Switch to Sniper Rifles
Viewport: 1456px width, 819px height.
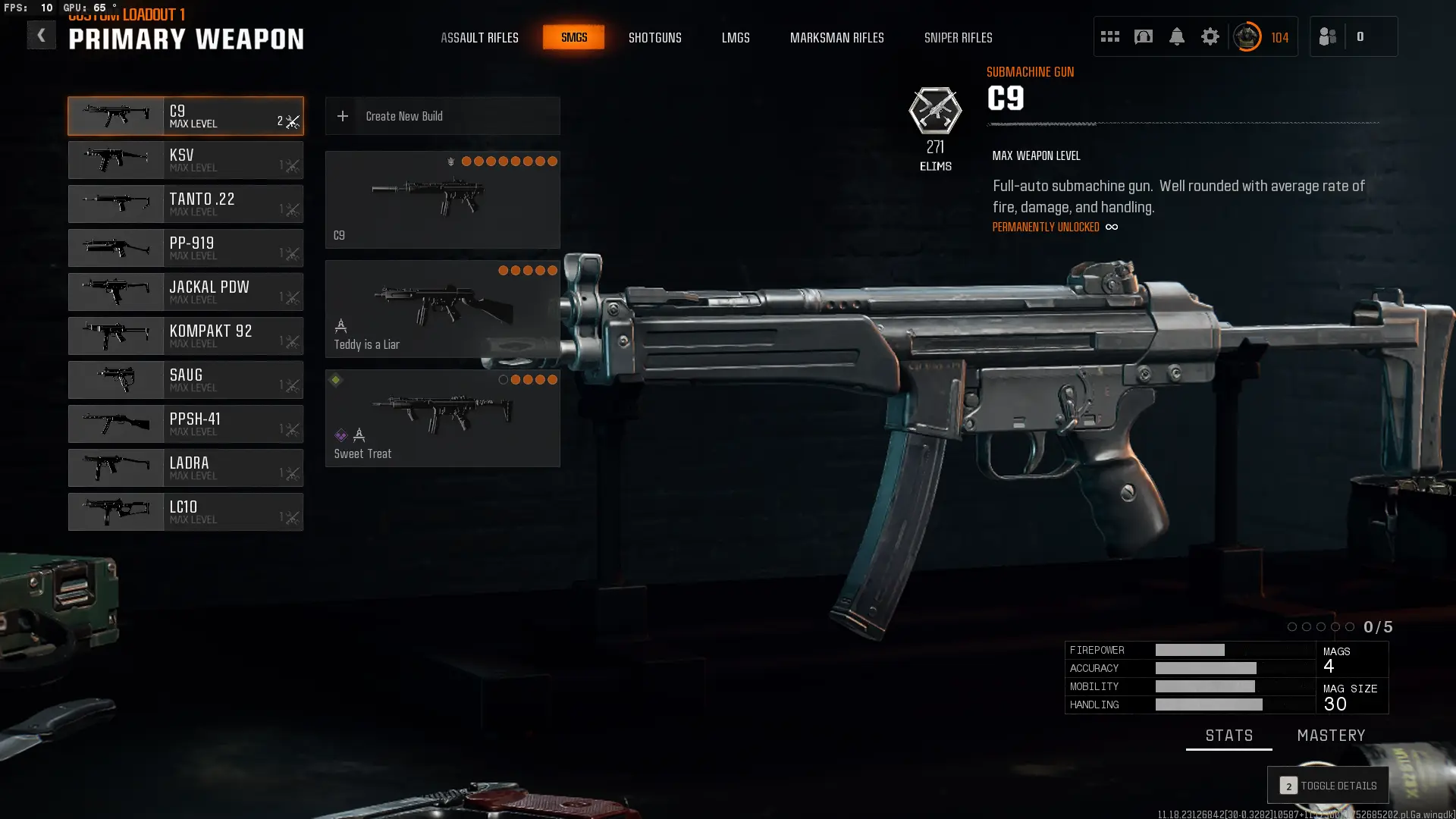(958, 37)
